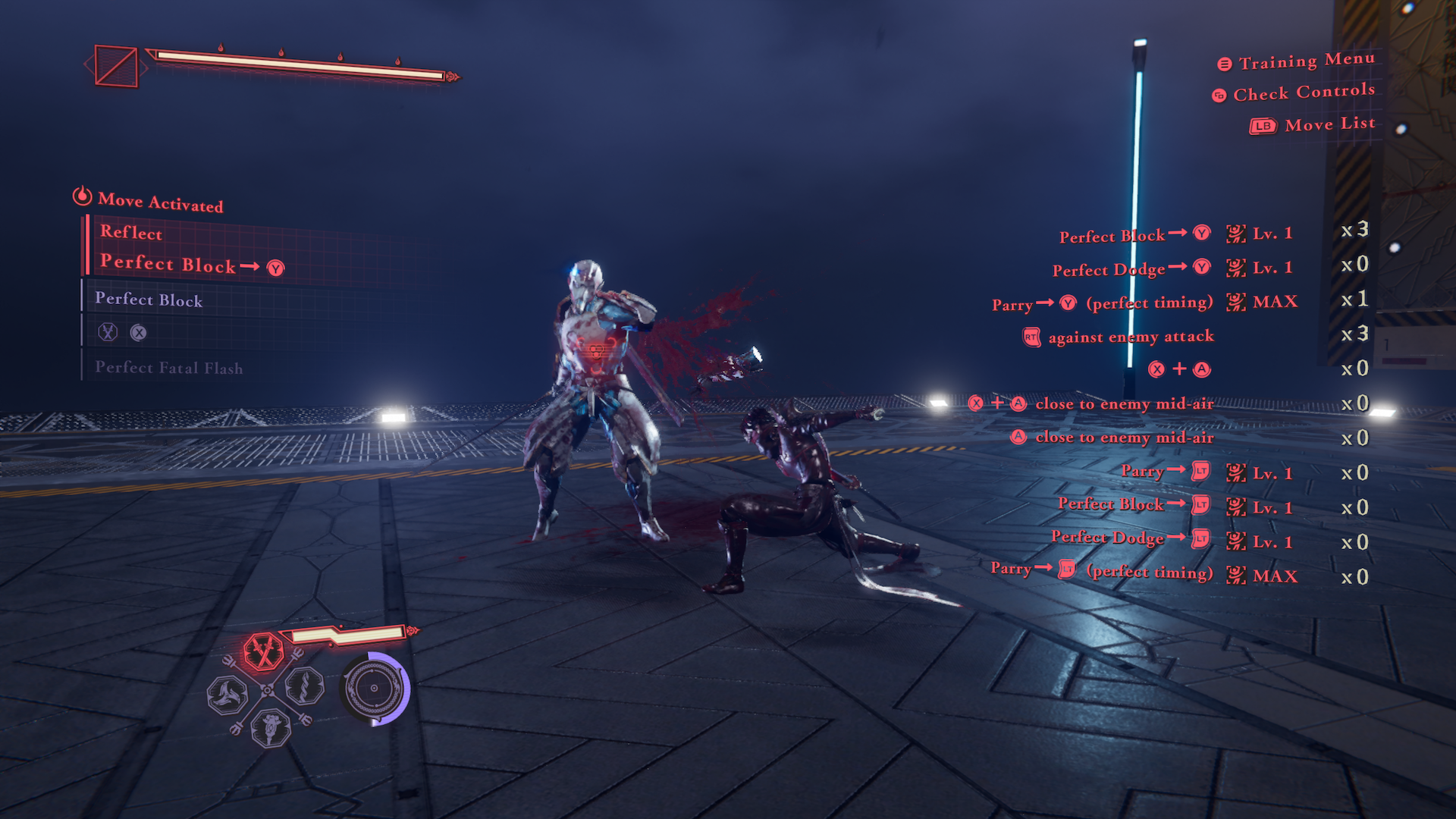1456x819 pixels.
Task: Select the three-bladed shuriken weapon icon
Action: pyautogui.click(x=227, y=694)
